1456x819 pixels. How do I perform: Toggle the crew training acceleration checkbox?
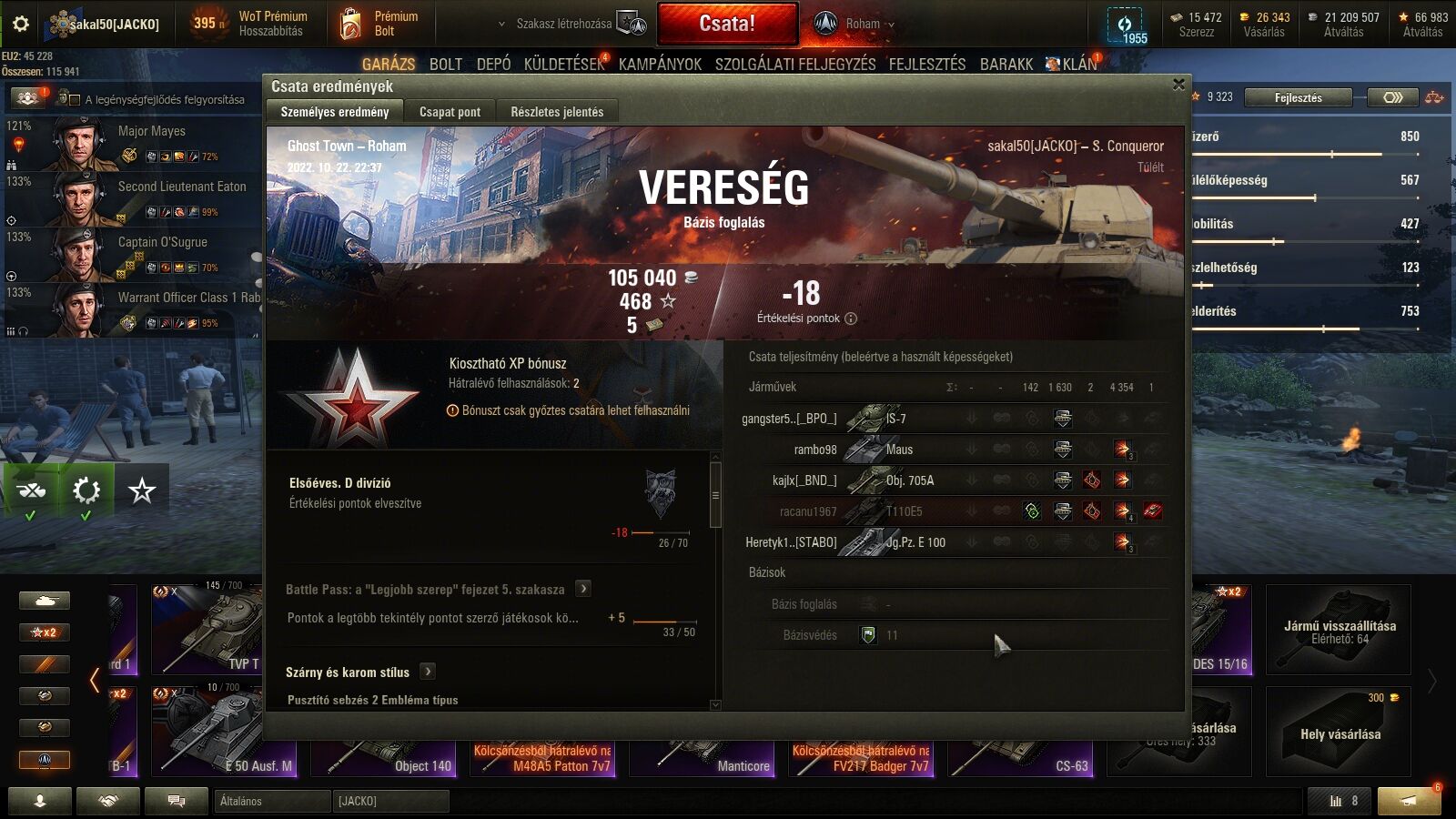point(75,99)
